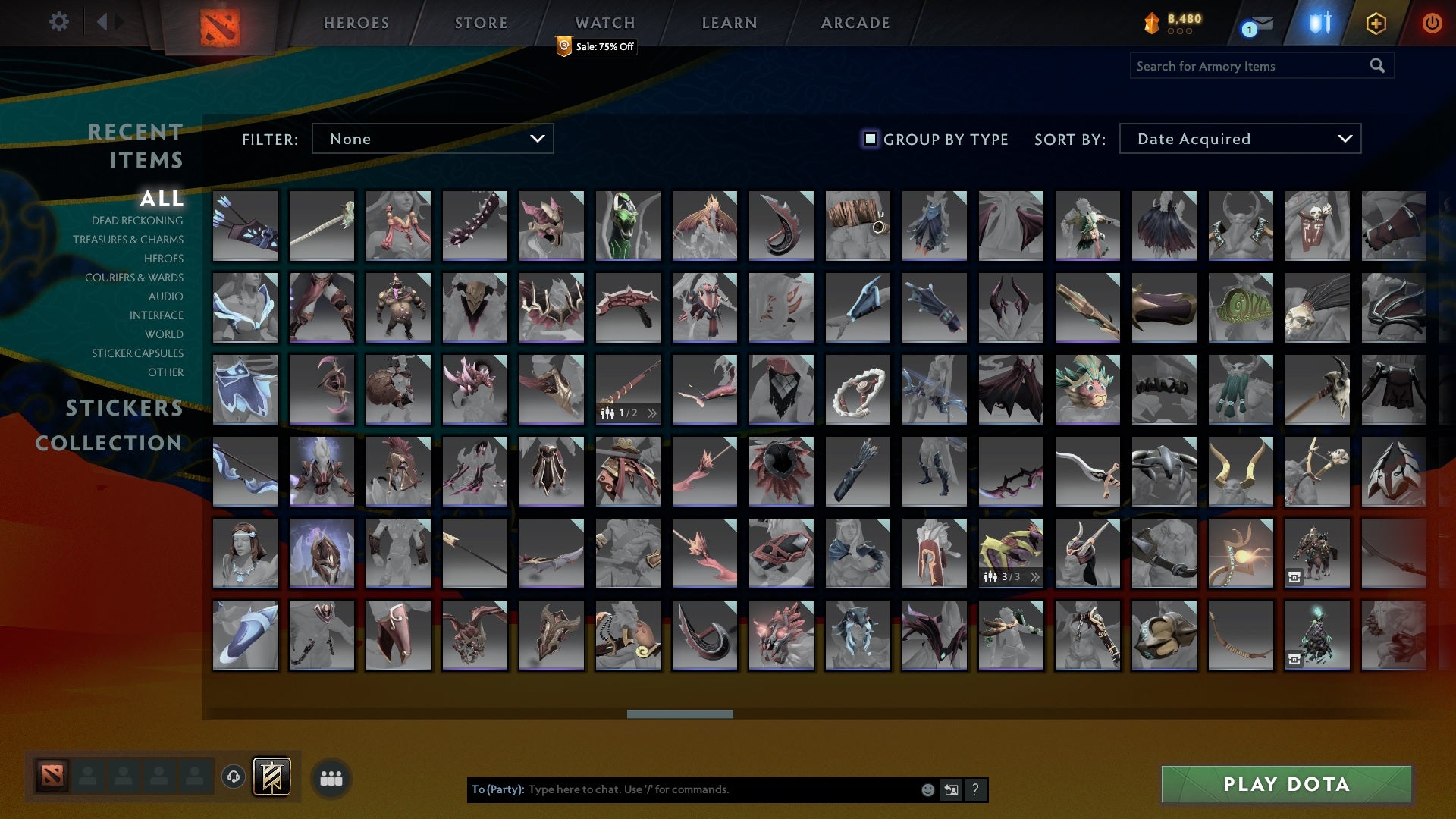The width and height of the screenshot is (1456, 819).
Task: Open the settings gear icon
Action: click(x=59, y=22)
